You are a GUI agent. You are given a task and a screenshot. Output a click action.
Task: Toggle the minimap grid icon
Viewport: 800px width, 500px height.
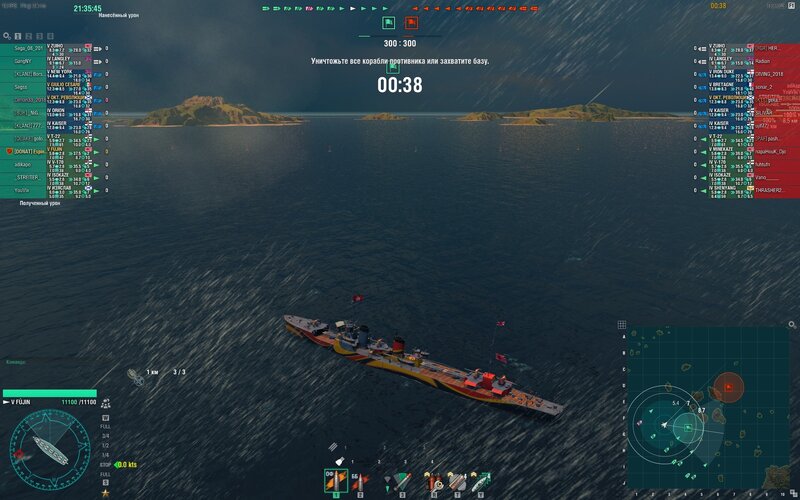622,324
